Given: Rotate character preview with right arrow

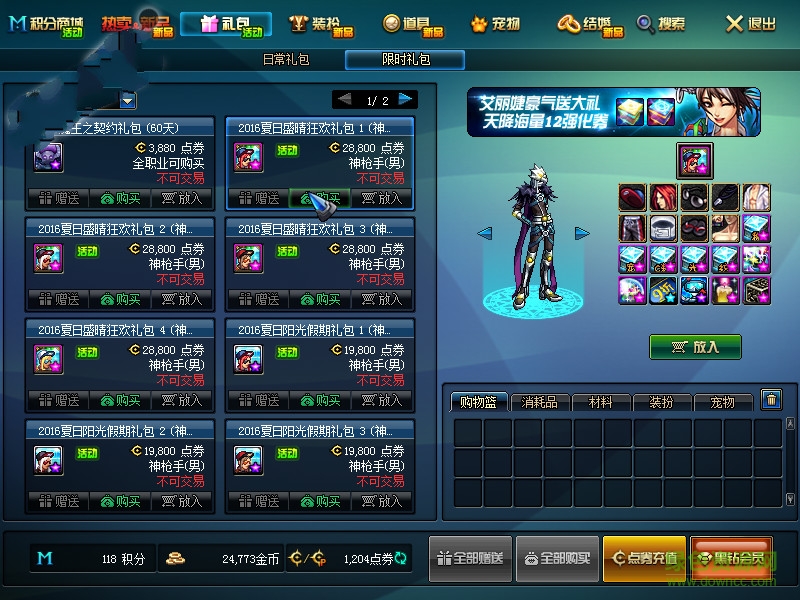Looking at the screenshot, I should [582, 234].
